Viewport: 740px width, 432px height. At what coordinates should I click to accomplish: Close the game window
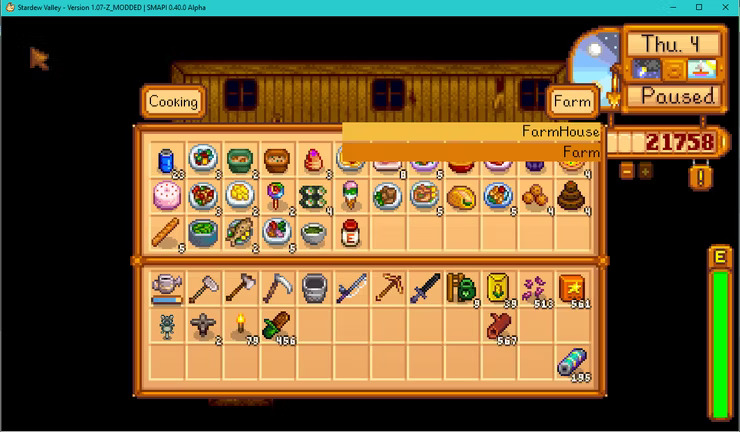[x=726, y=7]
